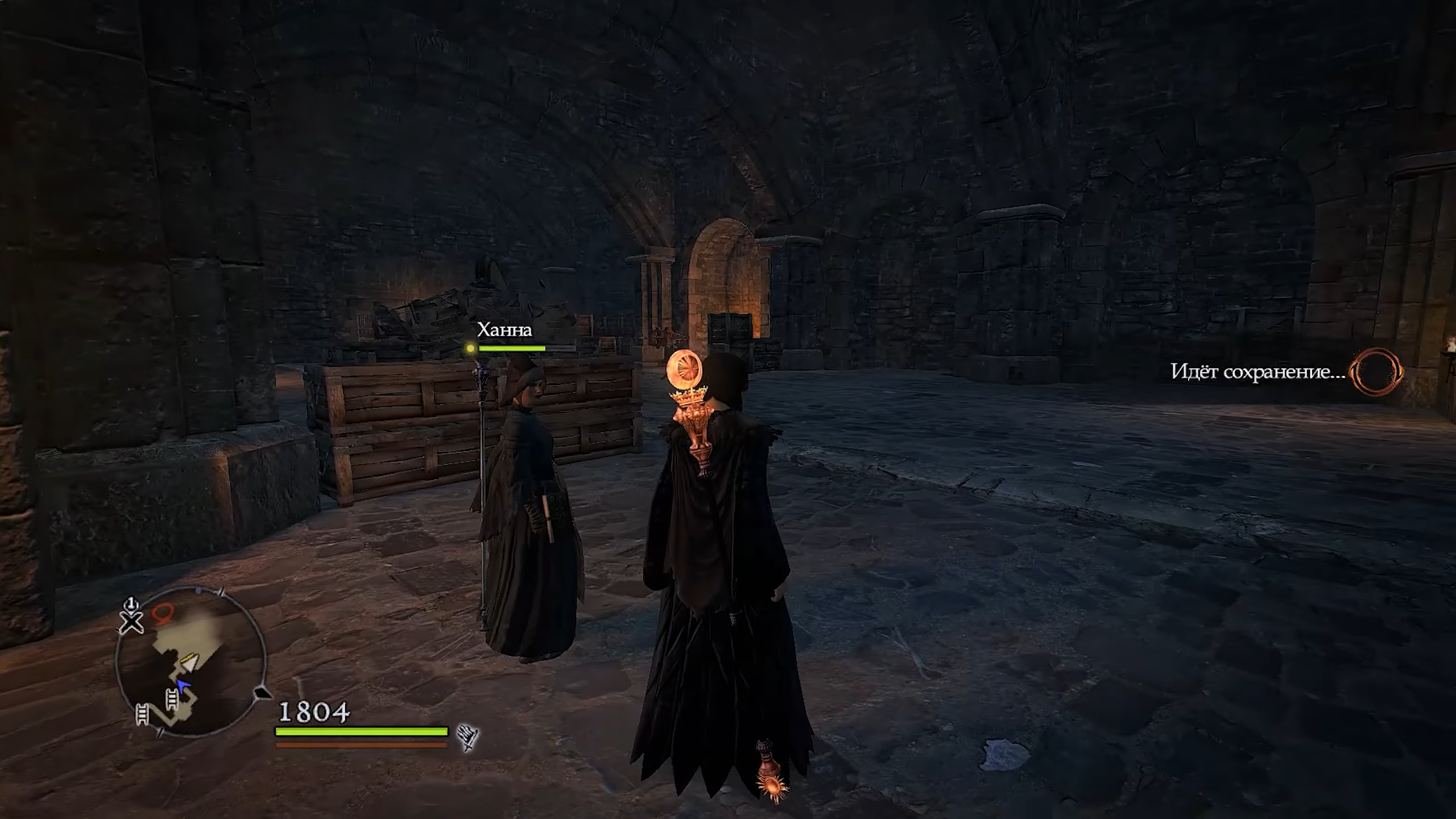The width and height of the screenshot is (1456, 819).
Task: Click the claw-and-sword icon beside the health bar
Action: 468,738
